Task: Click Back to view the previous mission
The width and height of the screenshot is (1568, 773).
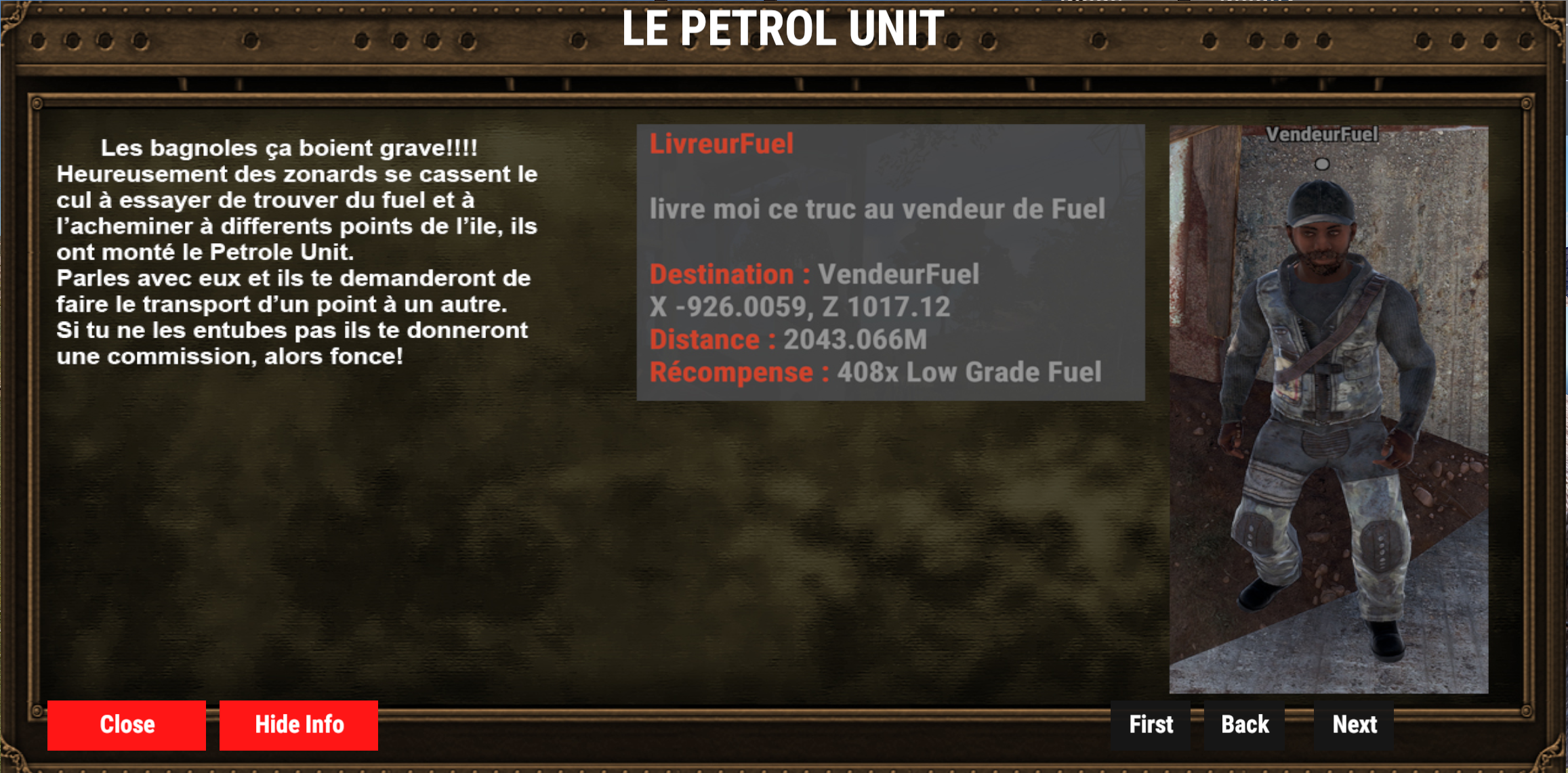Action: (x=1245, y=724)
